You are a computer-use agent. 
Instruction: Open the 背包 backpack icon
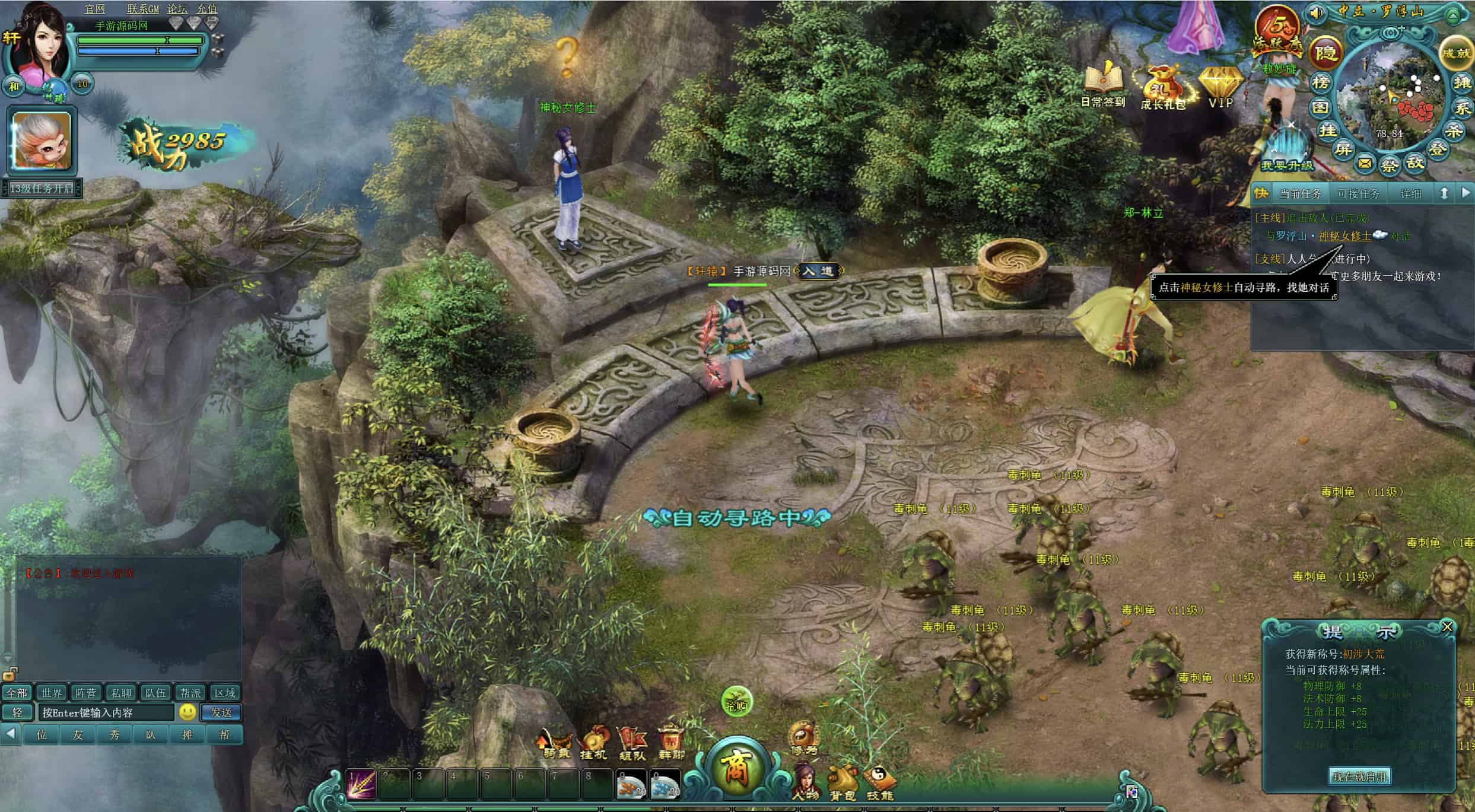tap(843, 783)
